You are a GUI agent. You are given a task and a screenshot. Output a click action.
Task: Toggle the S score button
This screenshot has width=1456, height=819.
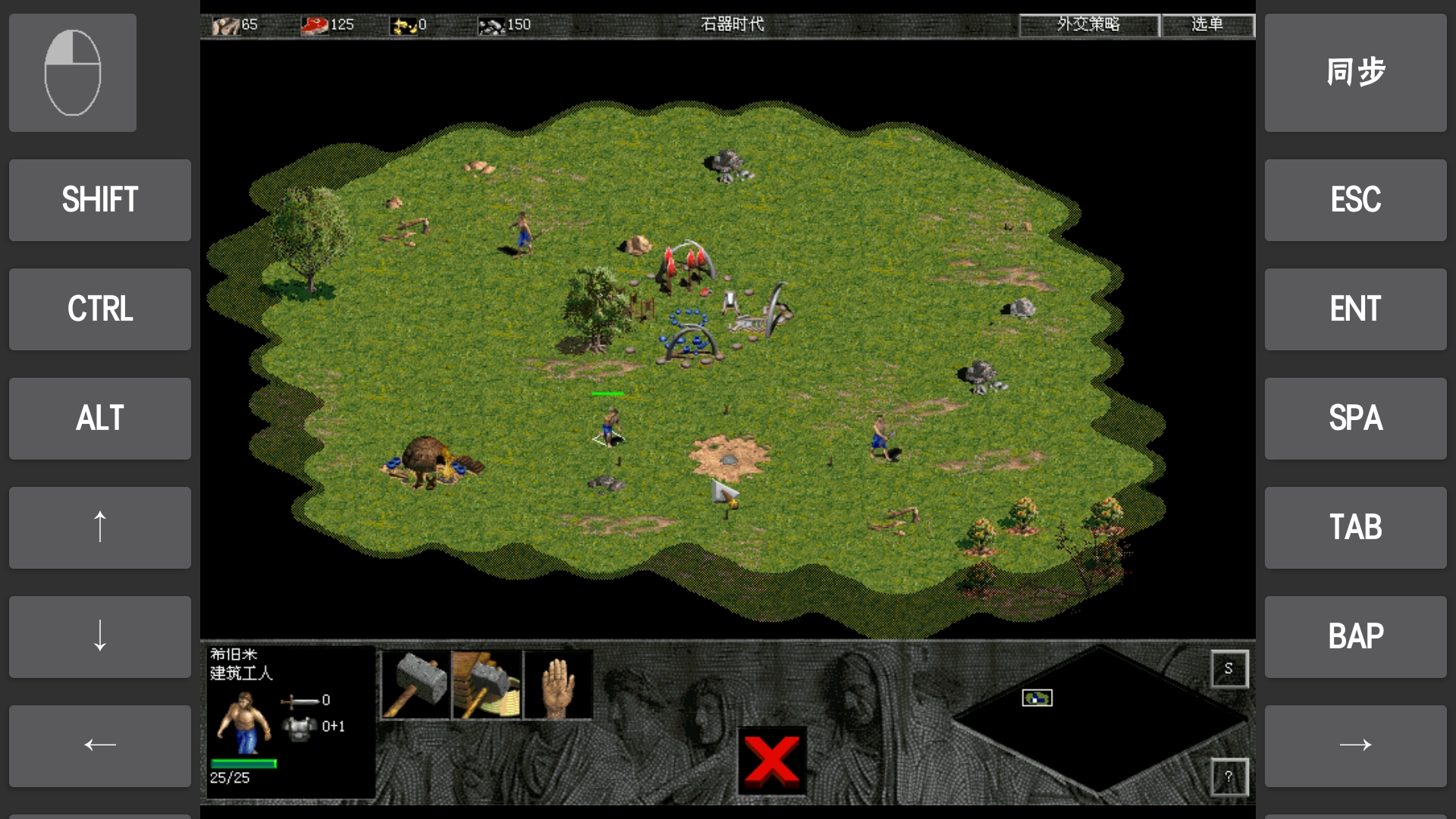click(1228, 668)
